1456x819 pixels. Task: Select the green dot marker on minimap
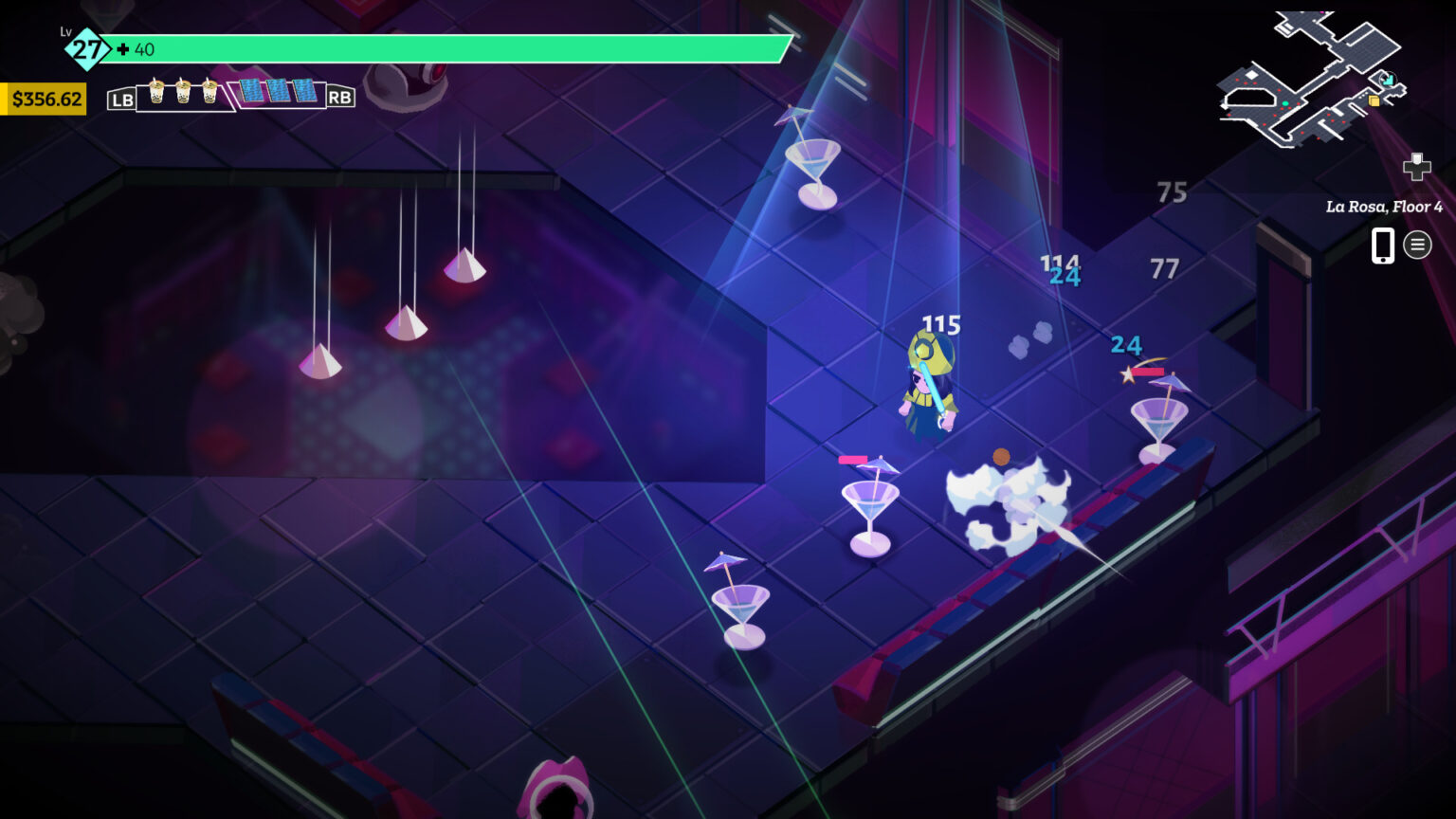click(x=1285, y=103)
